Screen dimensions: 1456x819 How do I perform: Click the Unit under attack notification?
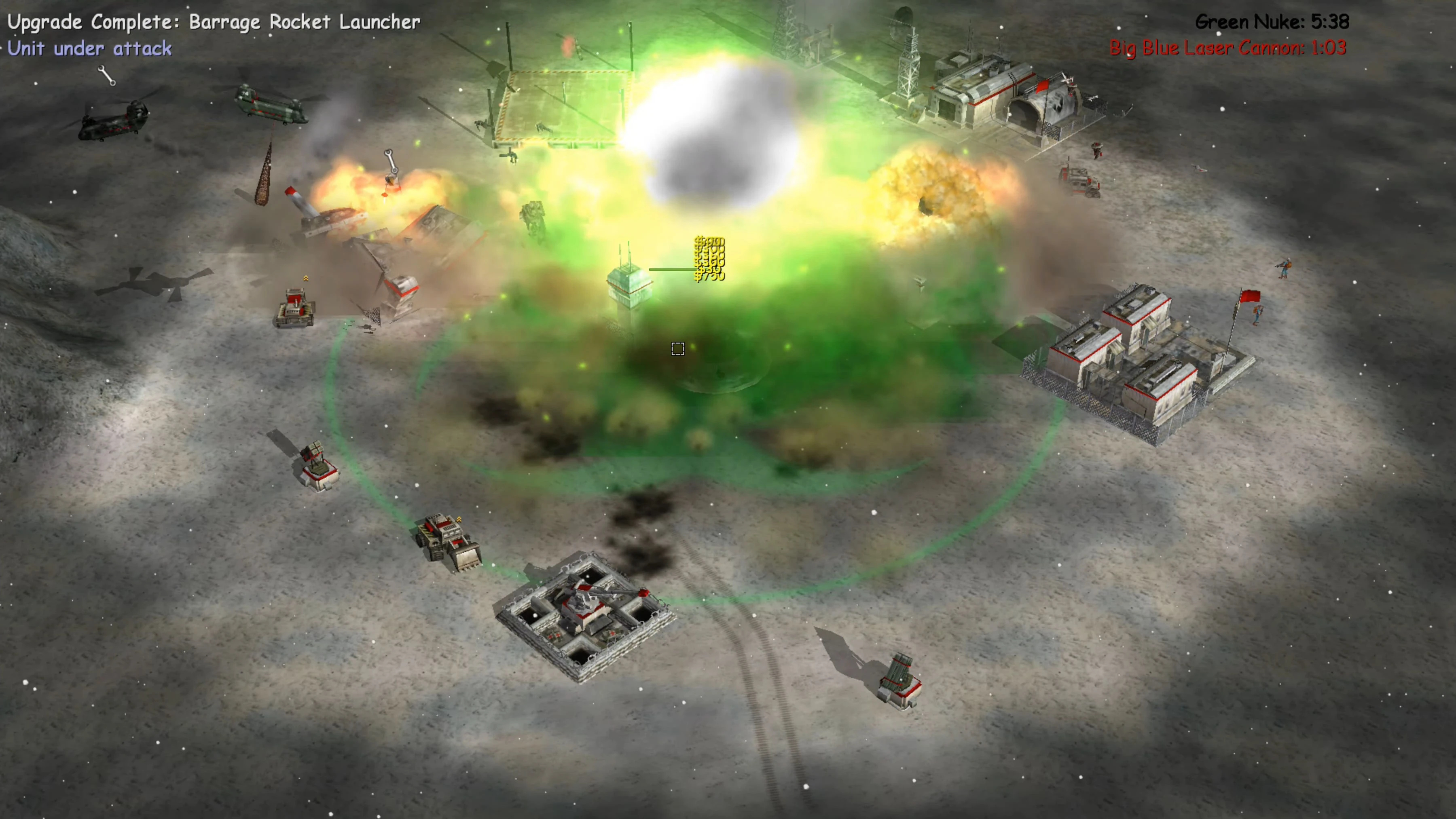click(91, 48)
